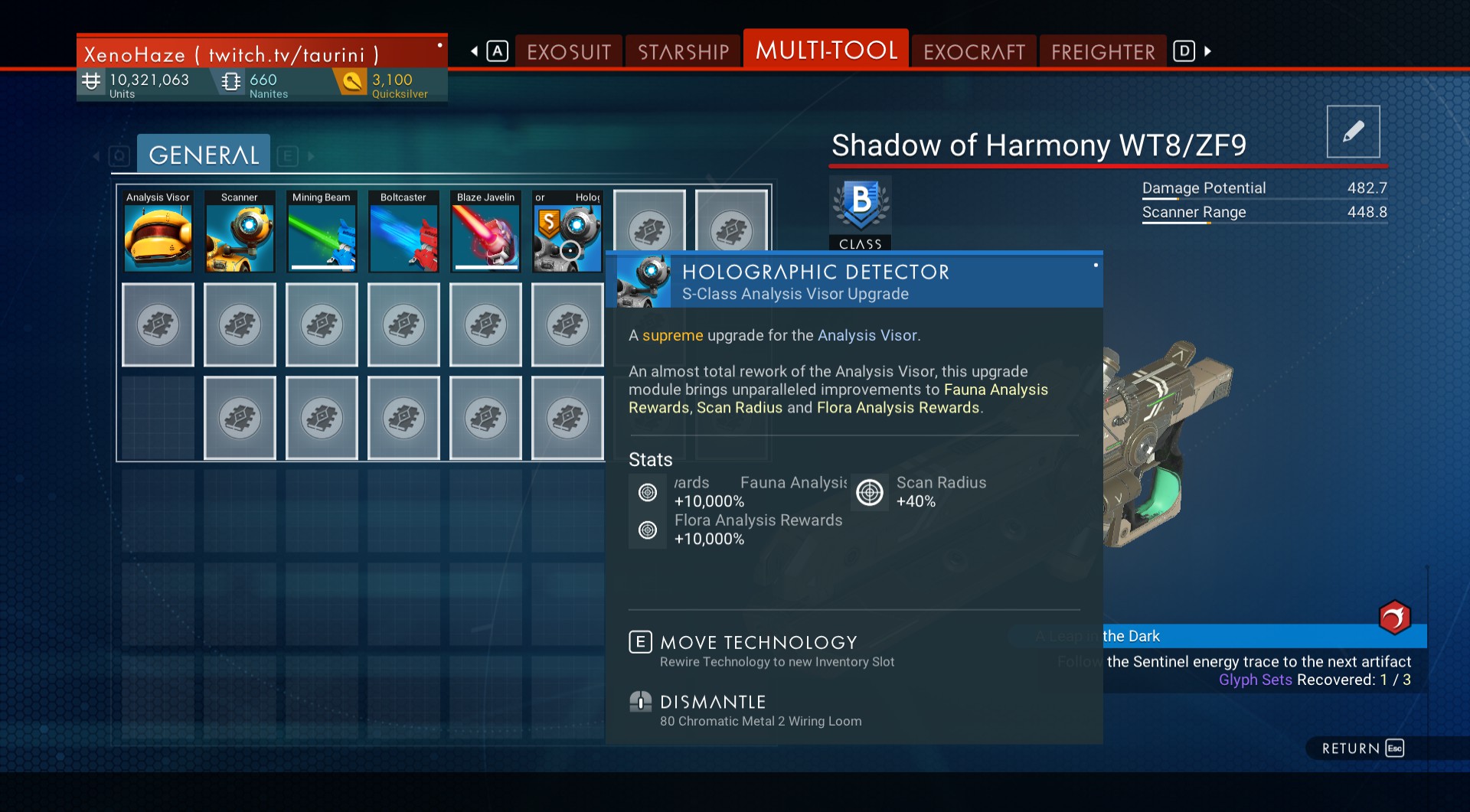The image size is (1470, 812).
Task: Click the Mining Beam technology icon
Action: coord(322,233)
